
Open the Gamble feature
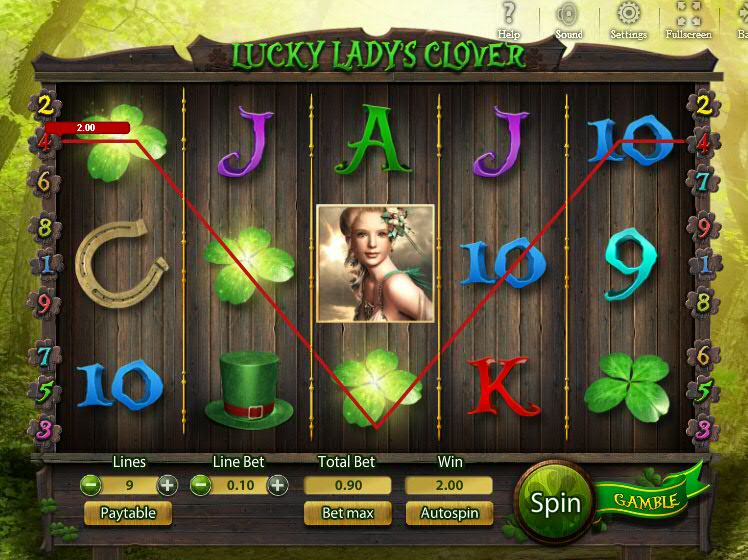pos(647,499)
